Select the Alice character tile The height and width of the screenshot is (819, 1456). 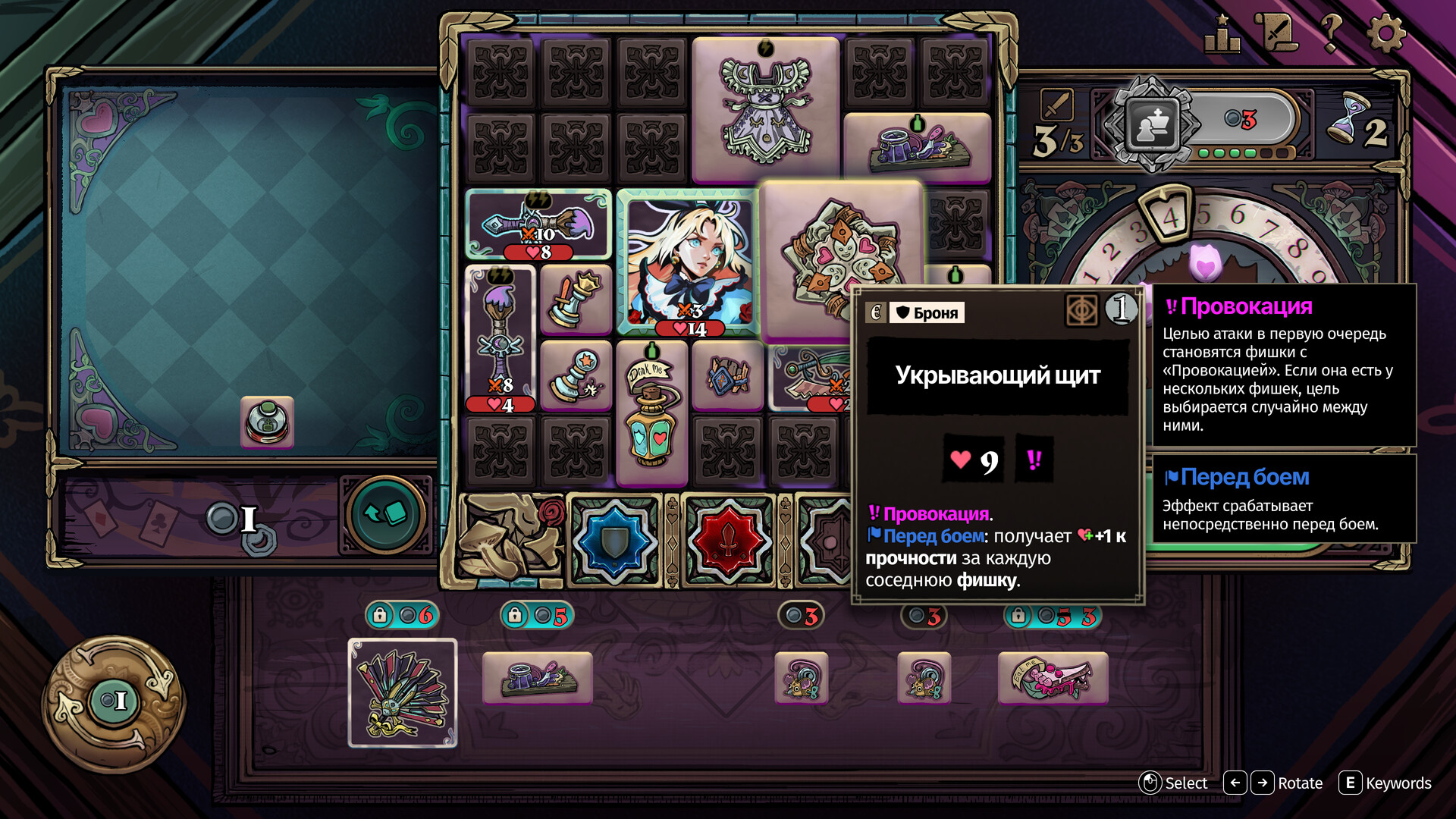tap(687, 262)
